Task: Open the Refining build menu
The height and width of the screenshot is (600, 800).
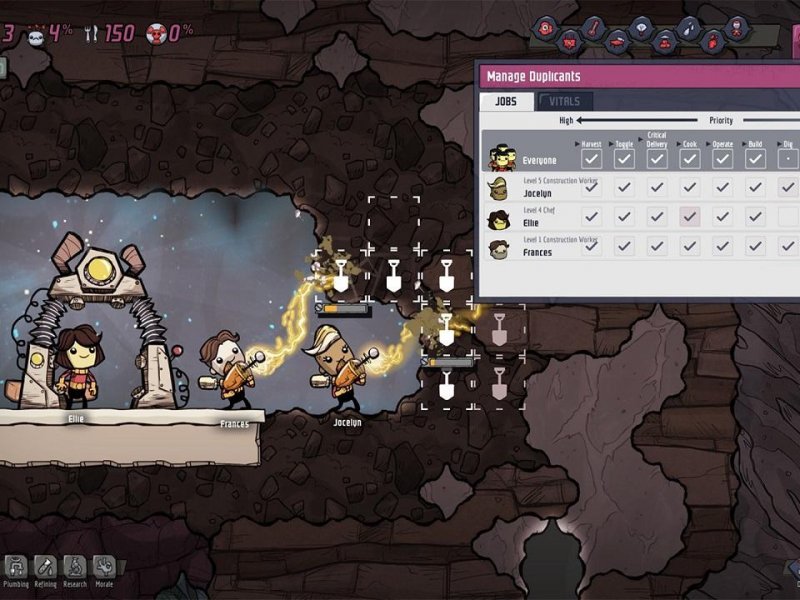Action: (46, 568)
